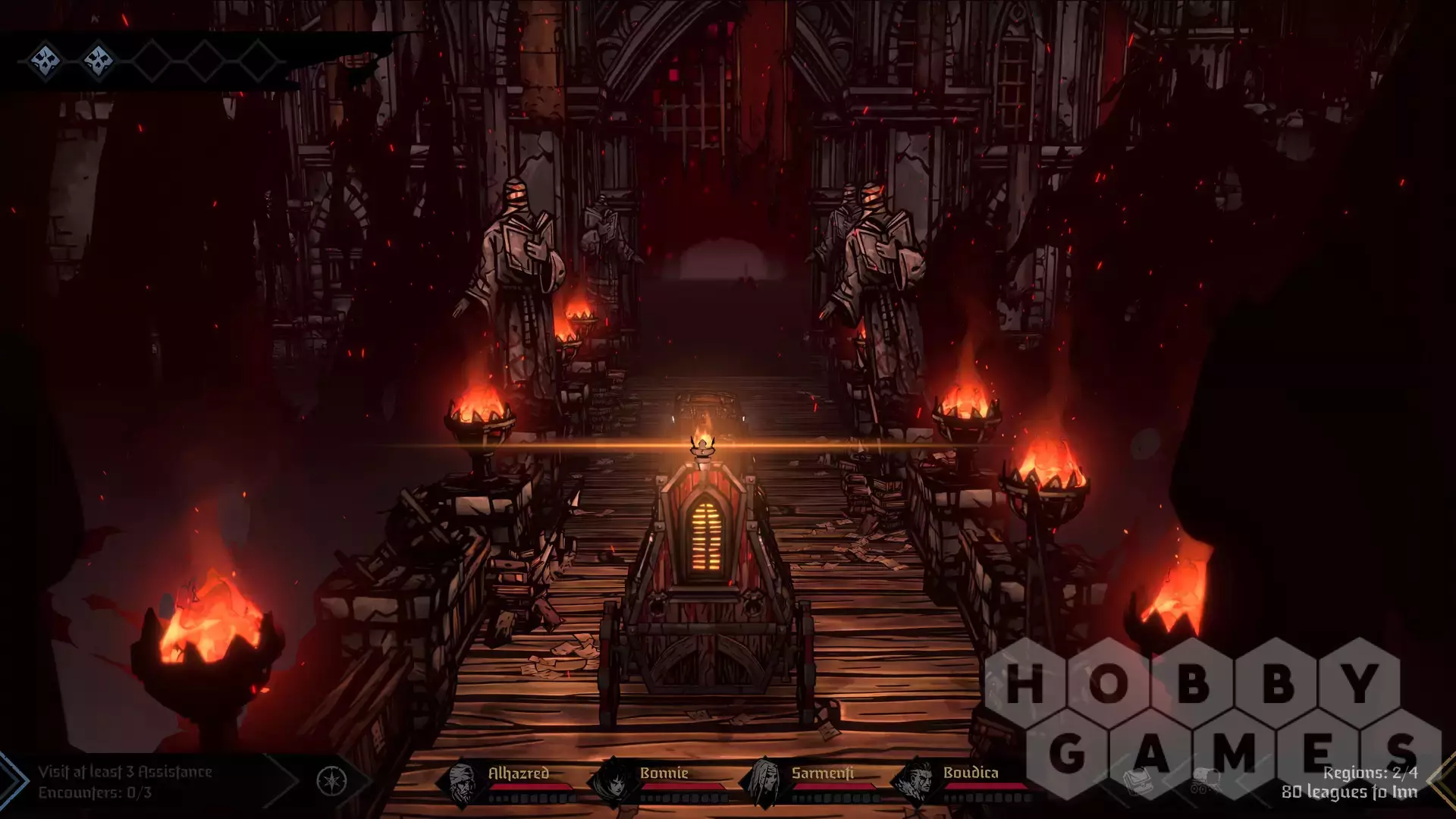Pick Boudica's hero portrait
The width and height of the screenshot is (1456, 819).
[x=916, y=783]
